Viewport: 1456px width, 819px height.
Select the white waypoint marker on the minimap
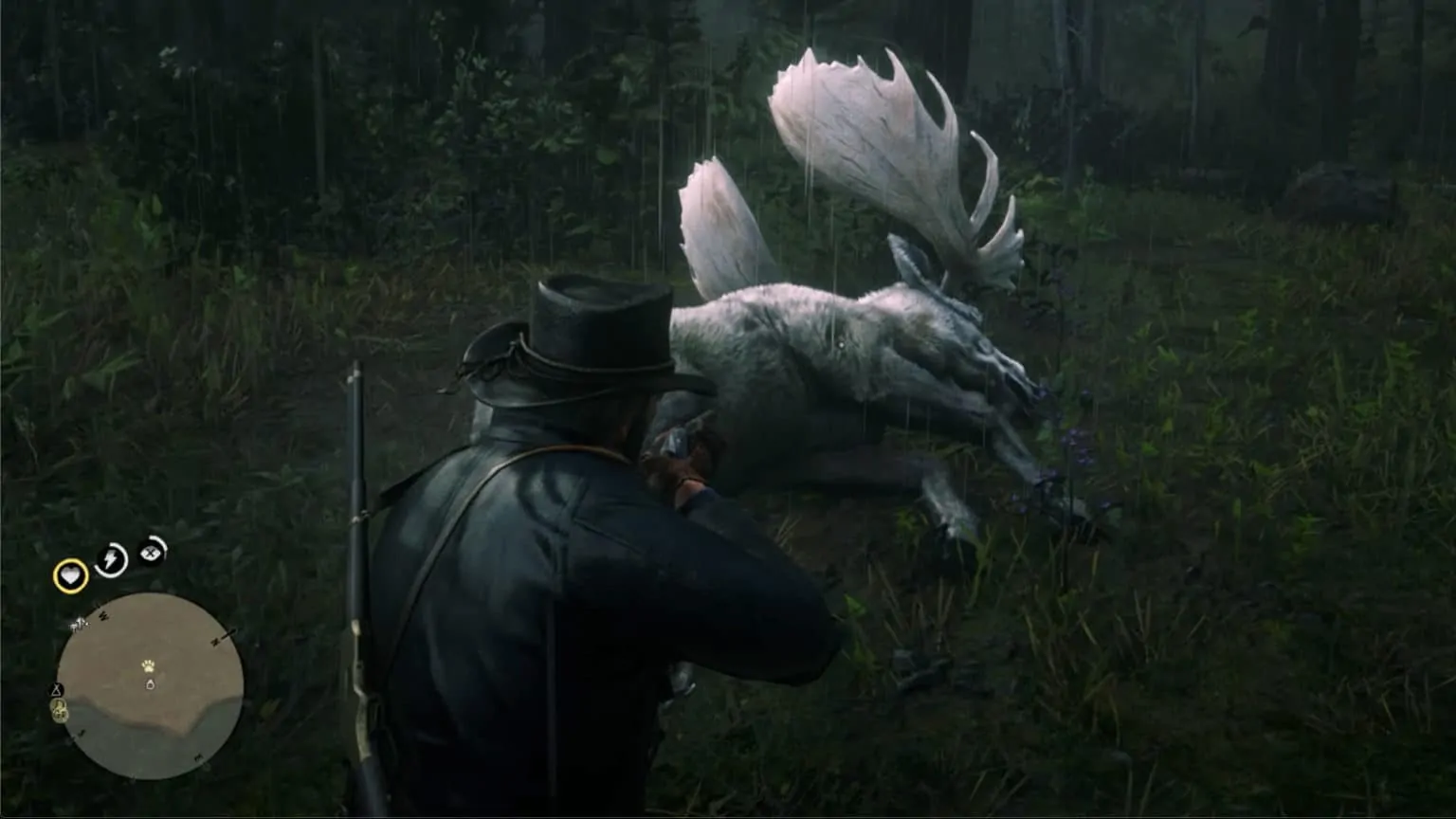(x=150, y=684)
